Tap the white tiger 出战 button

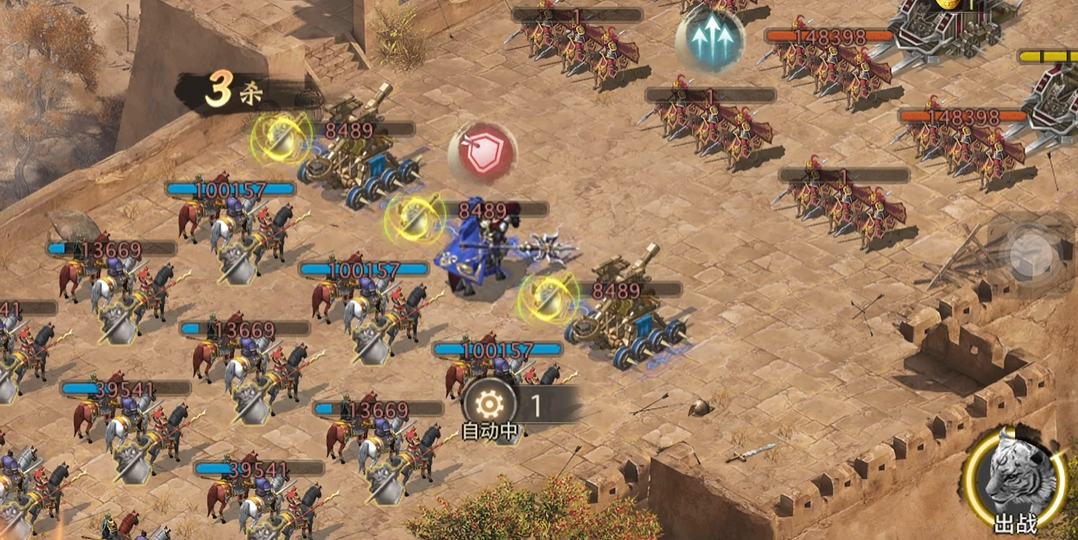click(x=1015, y=480)
